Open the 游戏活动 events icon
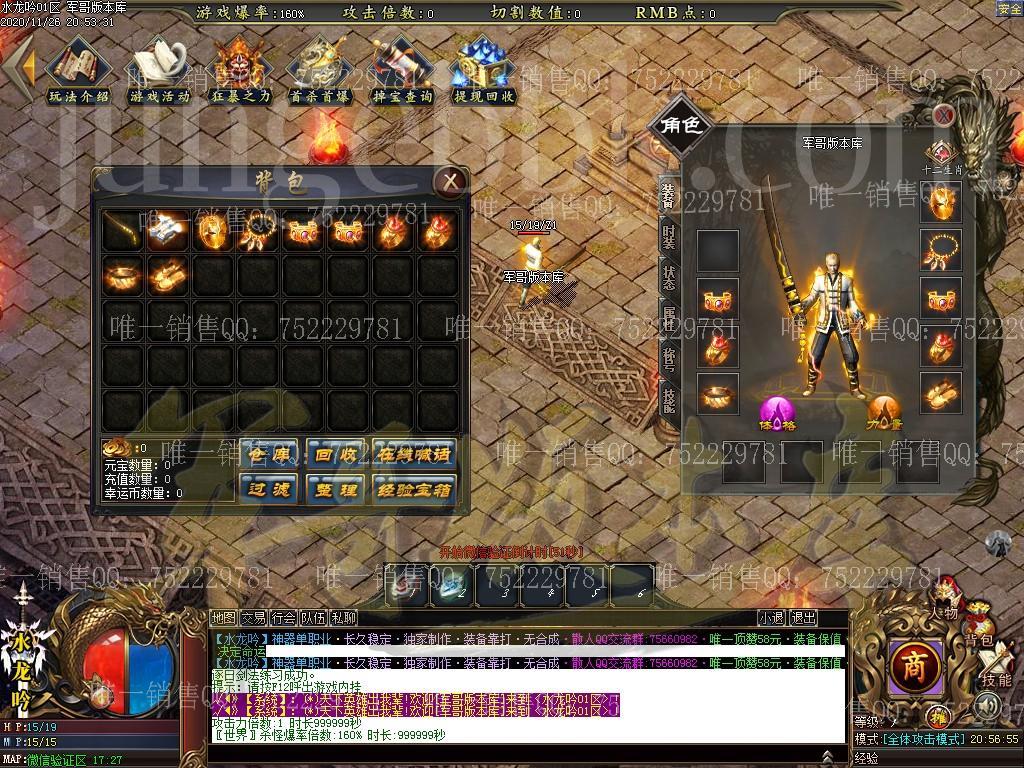The height and width of the screenshot is (768, 1024). coord(159,70)
